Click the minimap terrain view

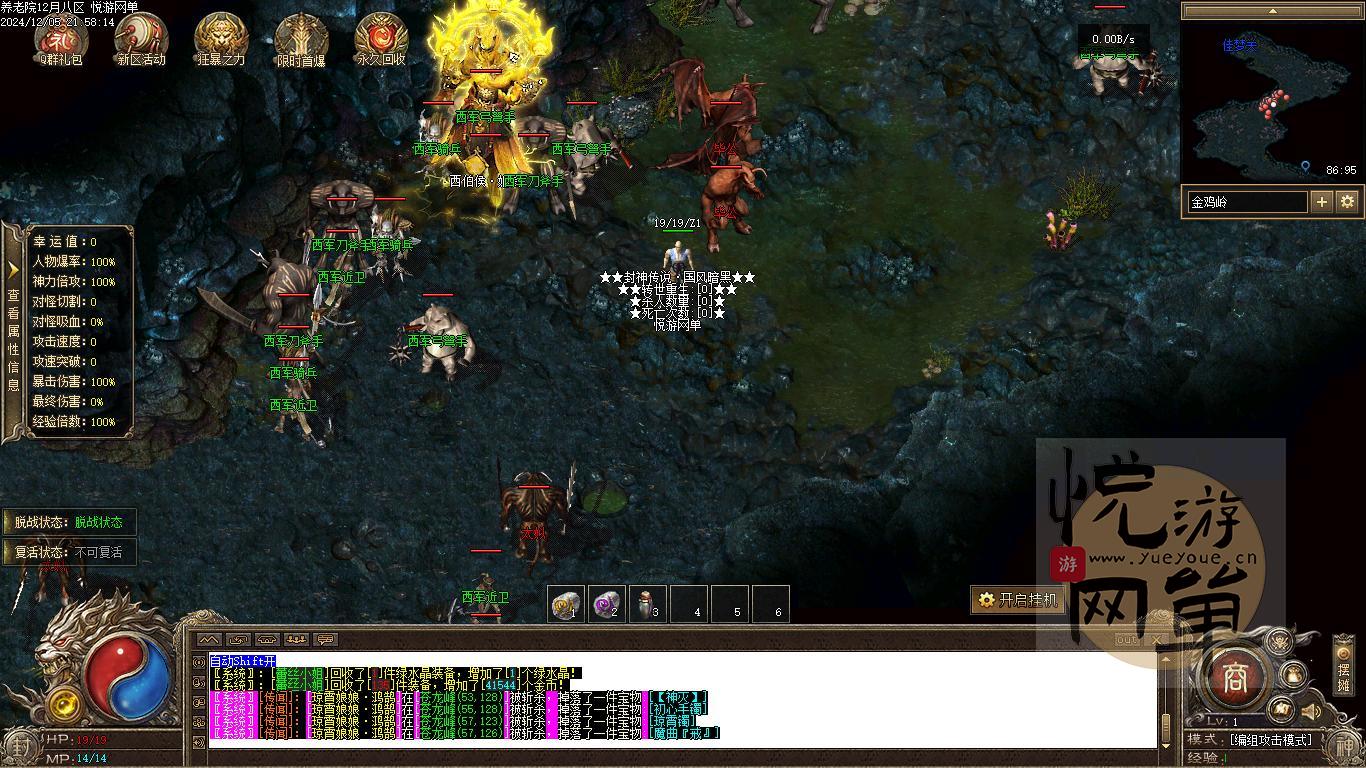(1270, 102)
